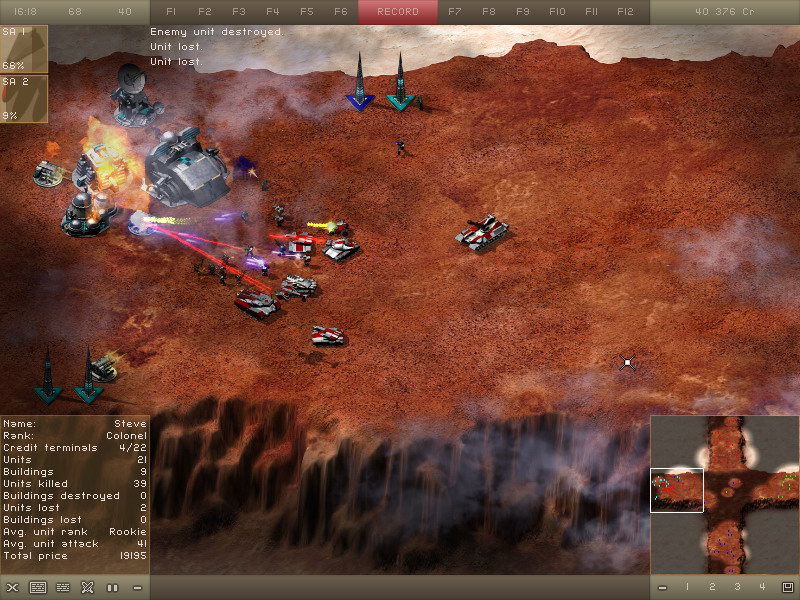This screenshot has width=800, height=600.
Task: Click the crossed swords icon
Action: point(87,587)
